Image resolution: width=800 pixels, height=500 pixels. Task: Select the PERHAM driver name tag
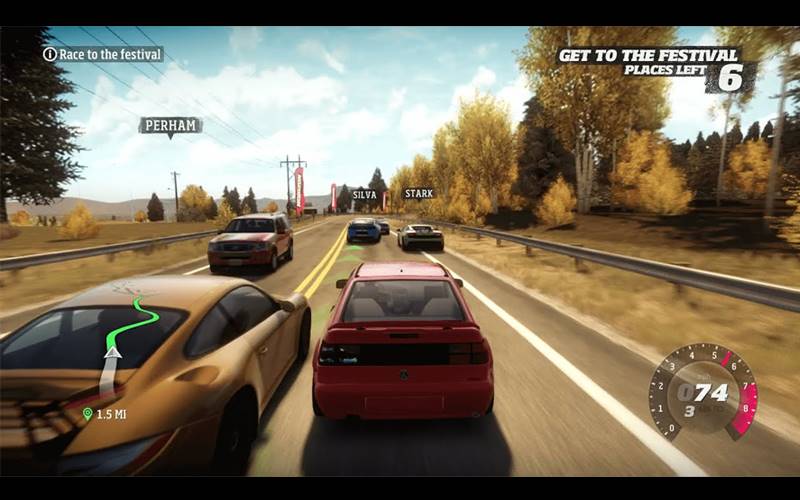[170, 125]
